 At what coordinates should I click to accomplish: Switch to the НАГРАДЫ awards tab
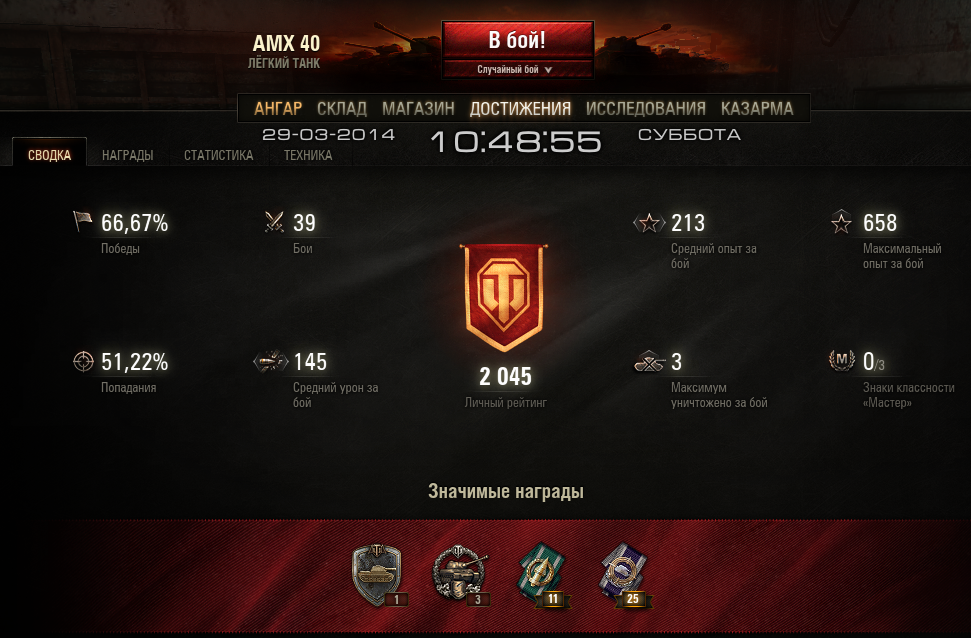(127, 155)
